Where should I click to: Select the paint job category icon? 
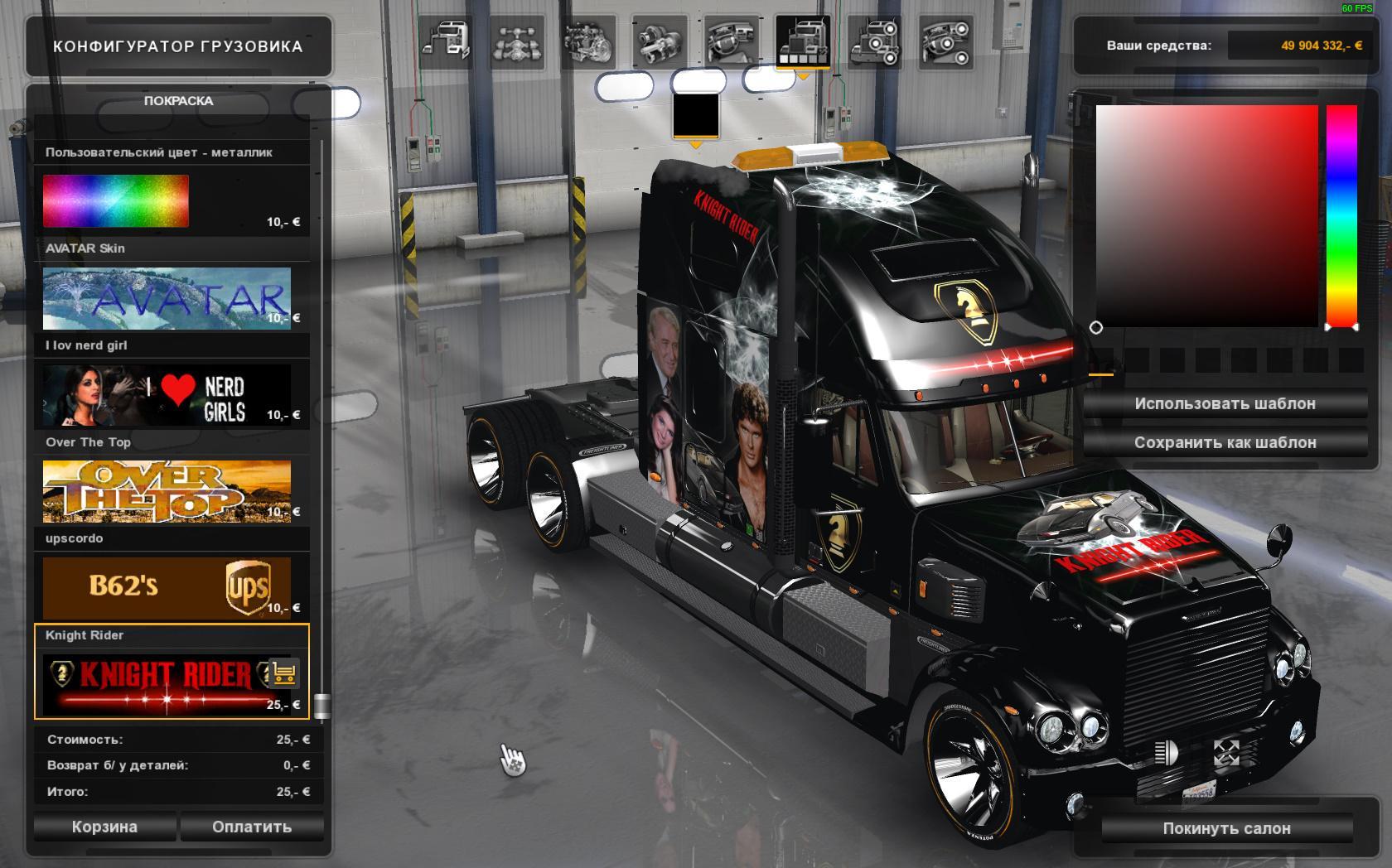pos(801,41)
